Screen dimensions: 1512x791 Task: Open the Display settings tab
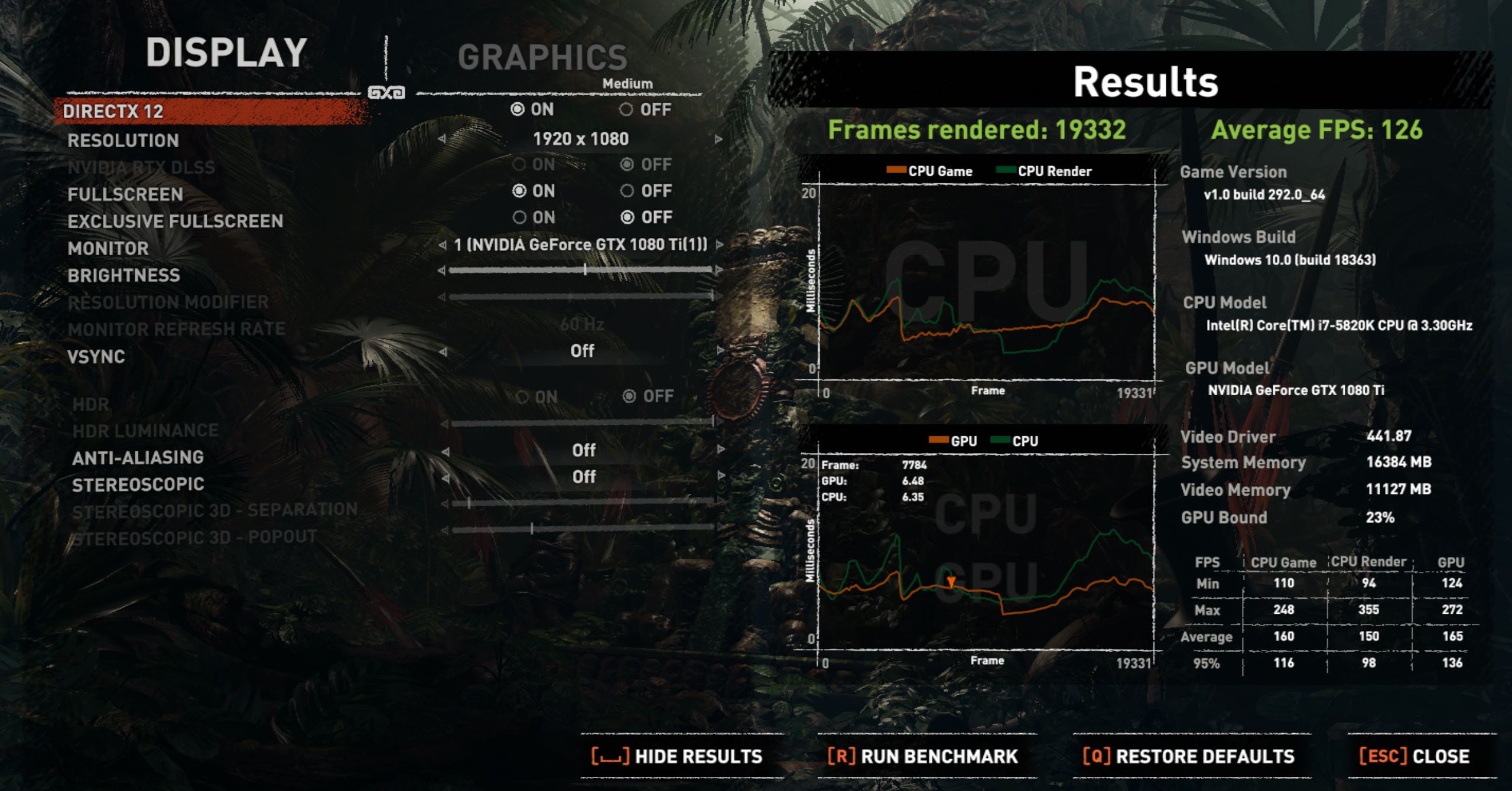(x=226, y=53)
